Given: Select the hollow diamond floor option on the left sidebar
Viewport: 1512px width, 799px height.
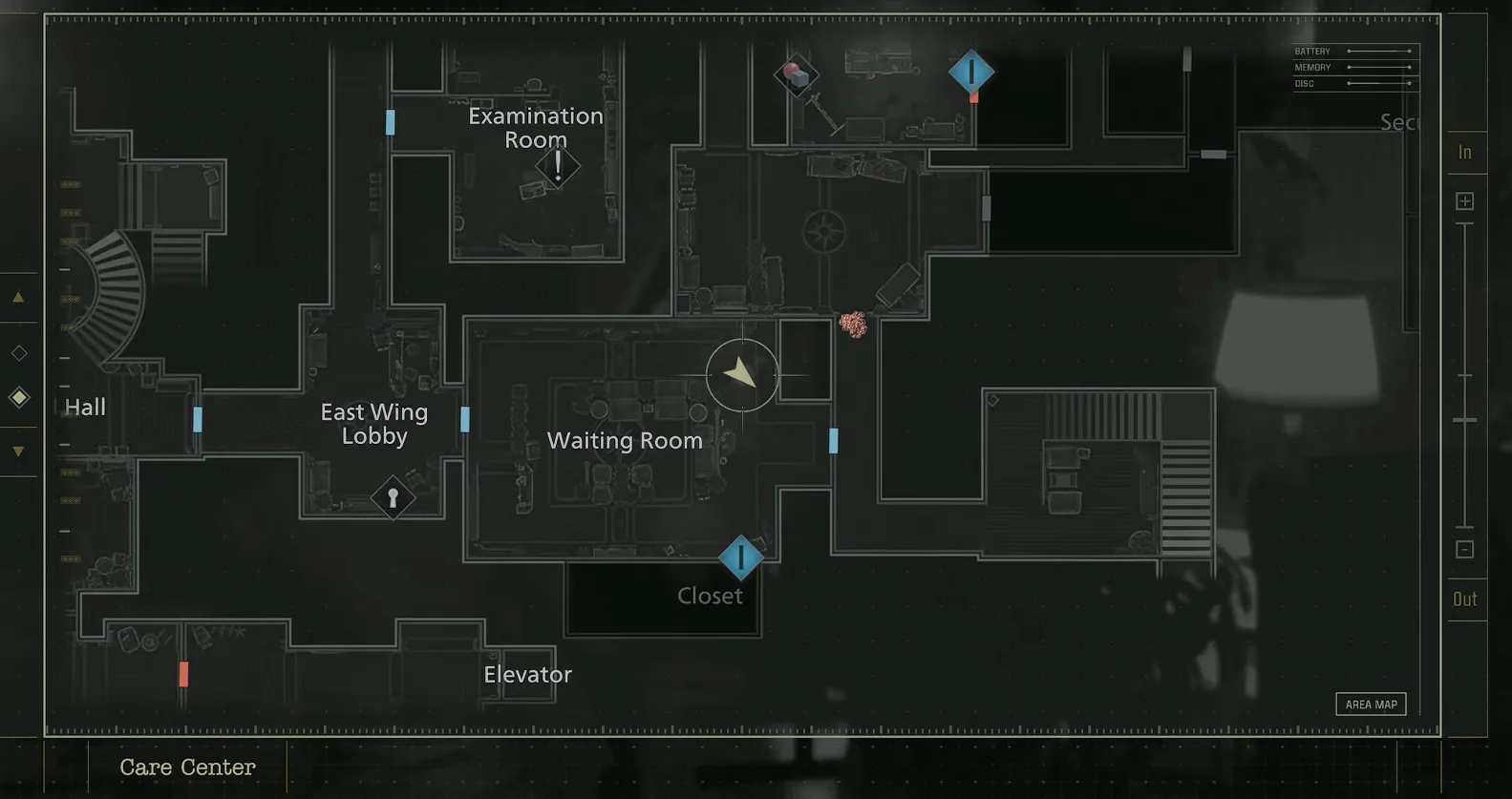Looking at the screenshot, I should pos(19,352).
